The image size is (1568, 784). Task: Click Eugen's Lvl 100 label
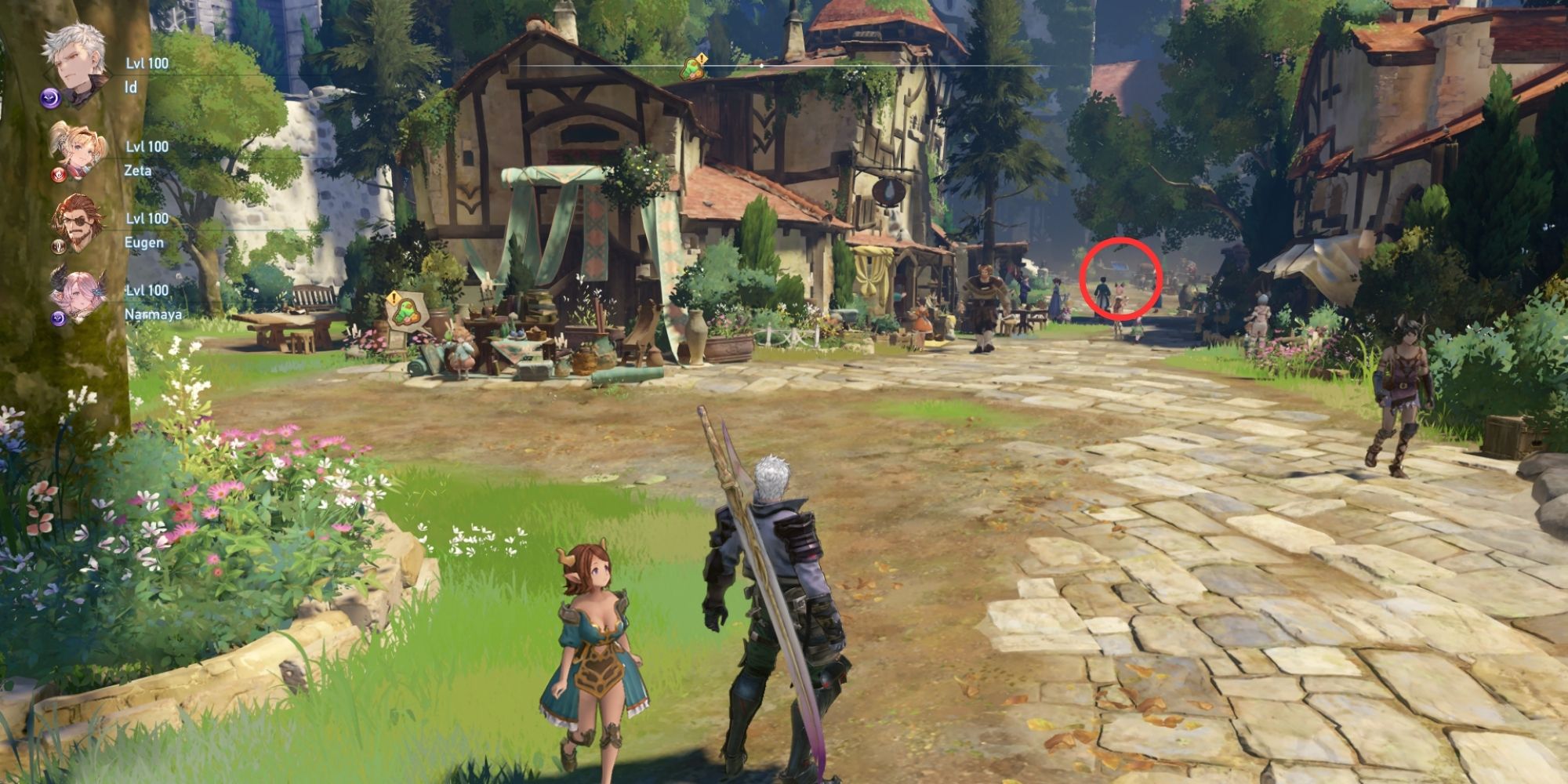pyautogui.click(x=147, y=218)
